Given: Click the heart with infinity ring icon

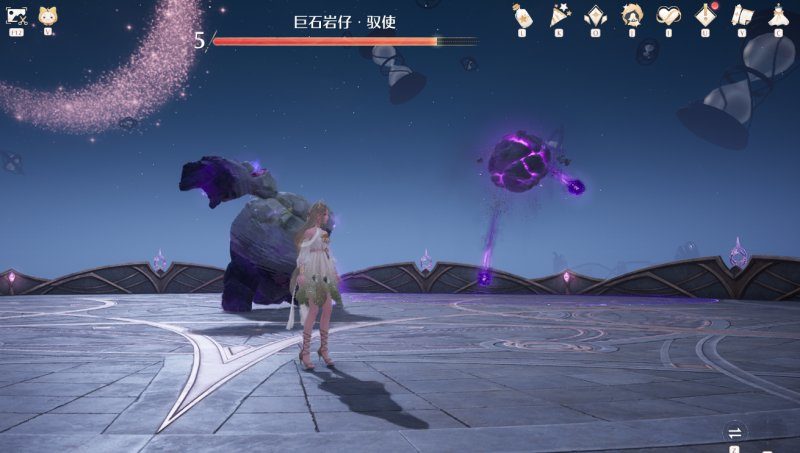Looking at the screenshot, I should tap(668, 16).
